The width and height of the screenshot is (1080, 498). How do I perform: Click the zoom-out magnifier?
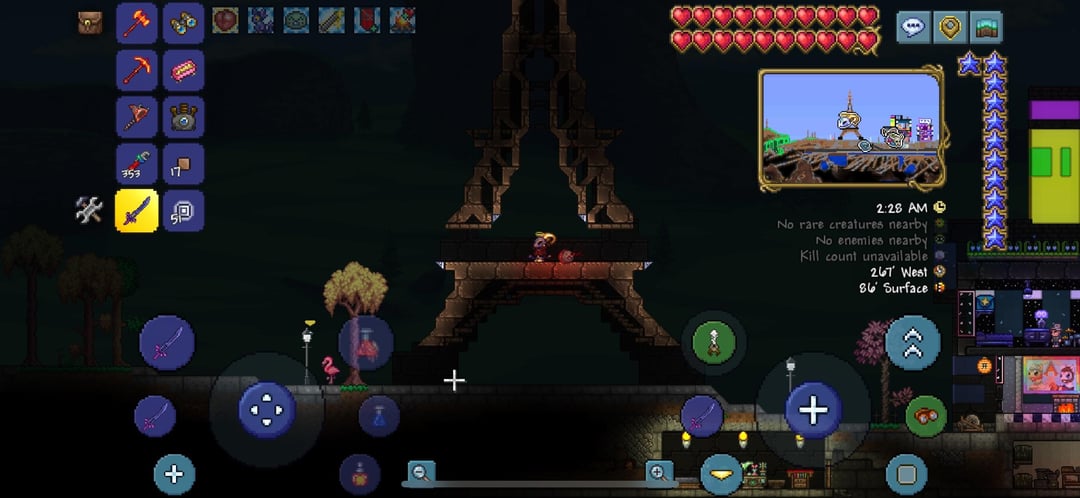click(422, 472)
